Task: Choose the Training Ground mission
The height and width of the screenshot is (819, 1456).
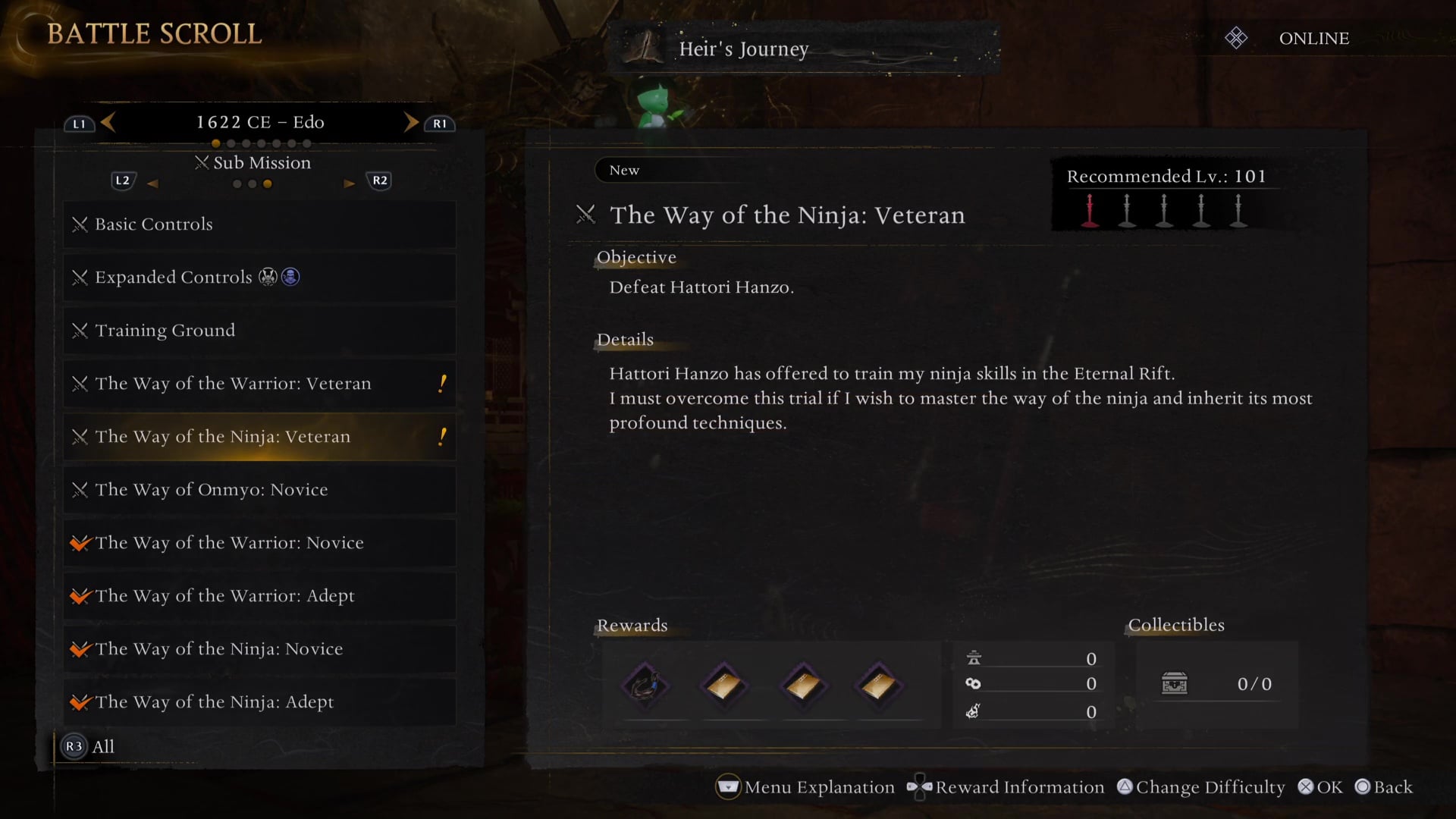Action: click(x=259, y=331)
